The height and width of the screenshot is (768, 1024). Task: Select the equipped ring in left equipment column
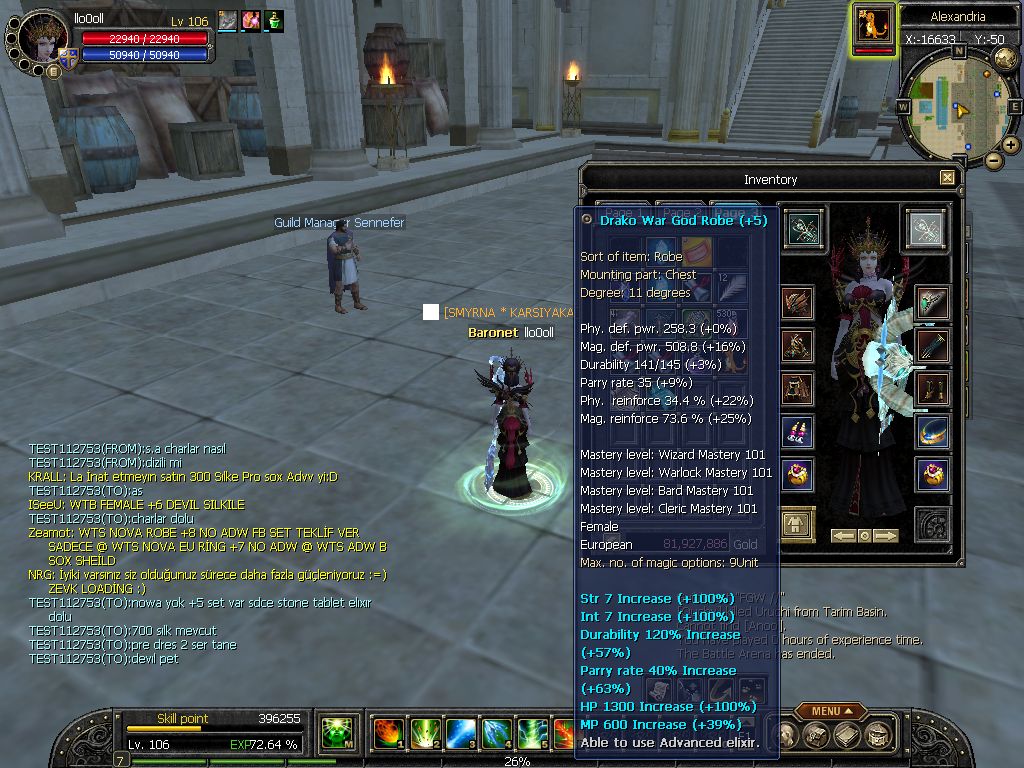pyautogui.click(x=797, y=473)
